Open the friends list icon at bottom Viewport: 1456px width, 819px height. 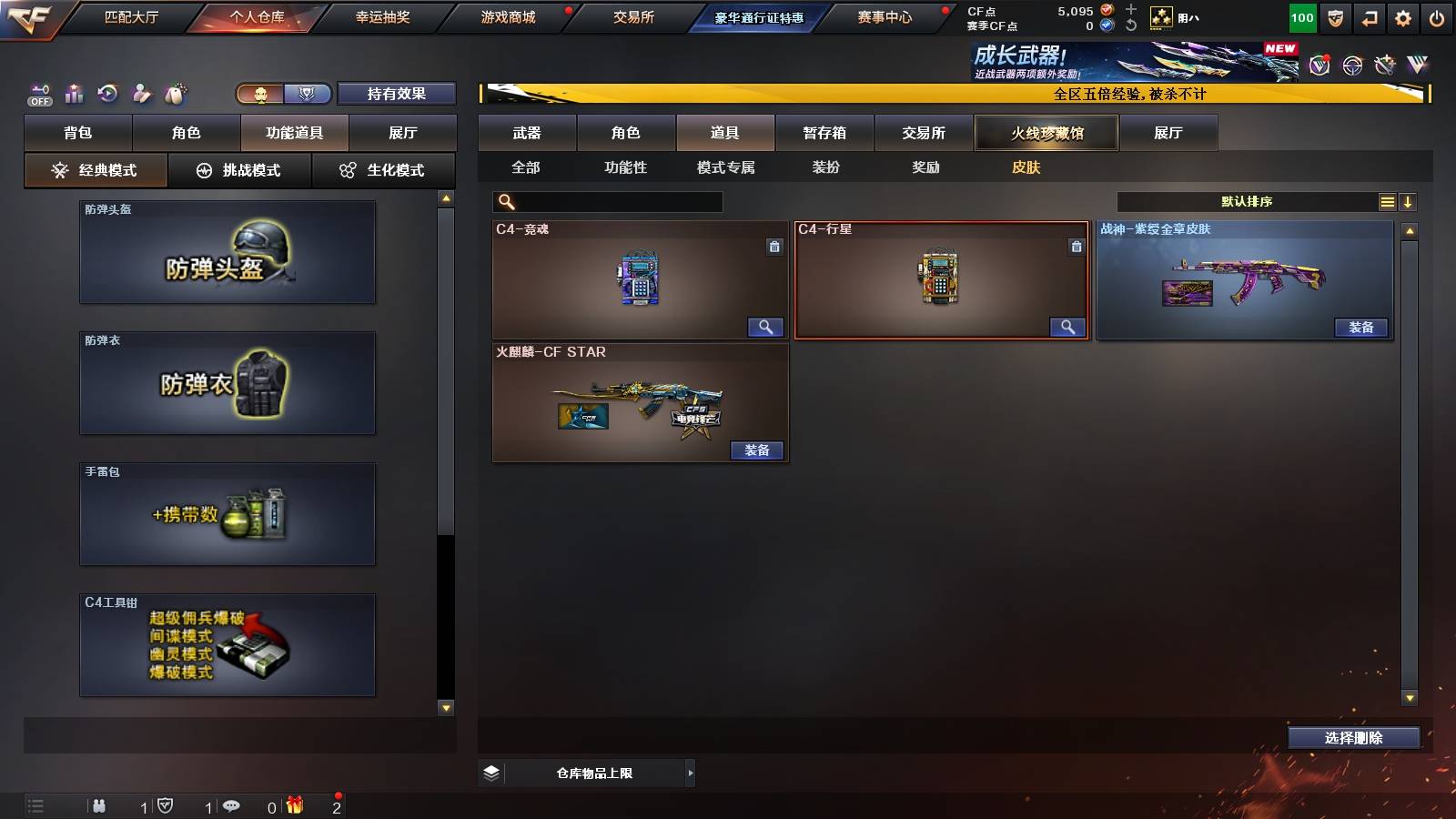[x=100, y=806]
